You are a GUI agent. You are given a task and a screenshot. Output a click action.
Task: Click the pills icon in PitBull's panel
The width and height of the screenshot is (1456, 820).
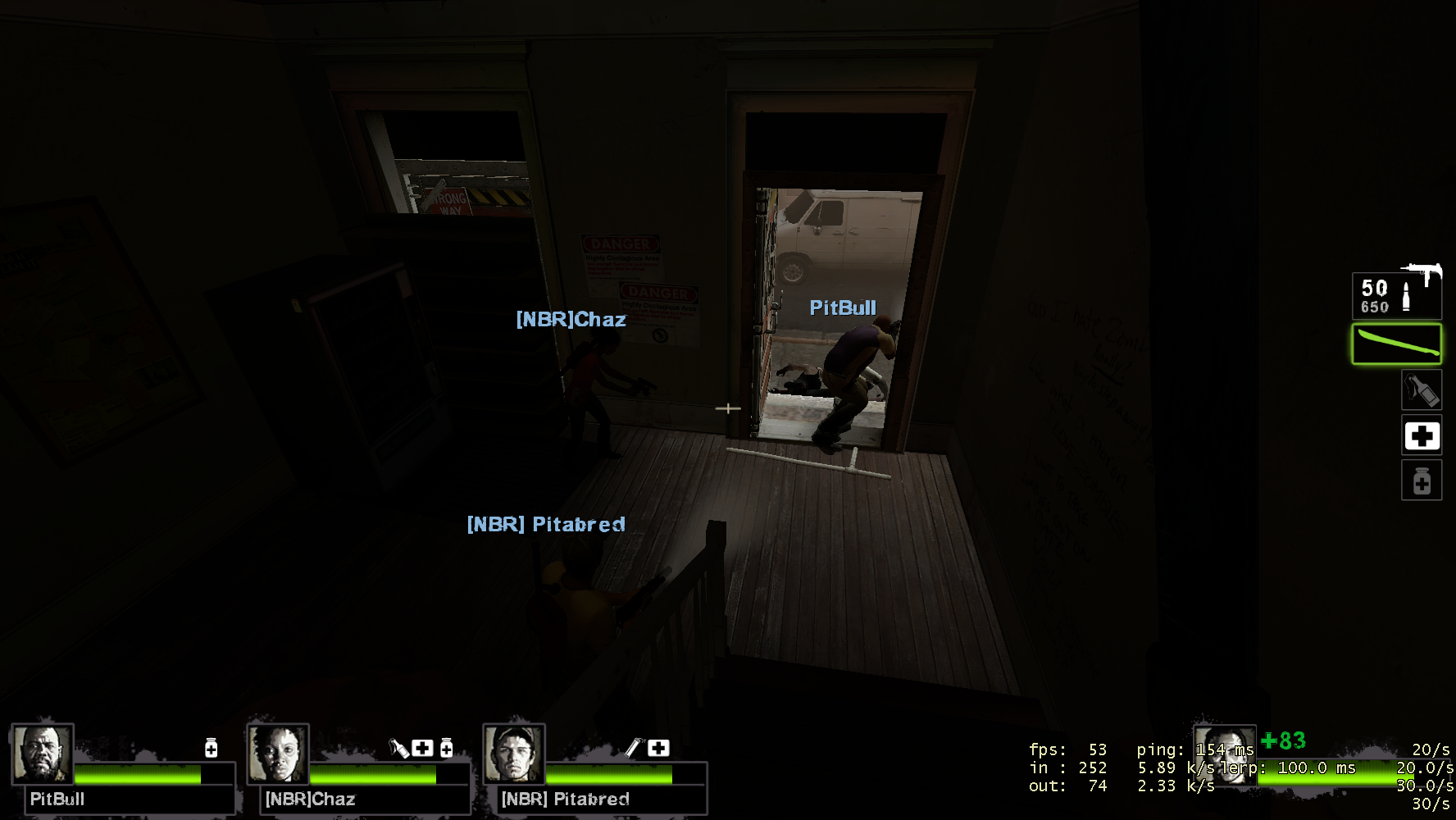211,748
